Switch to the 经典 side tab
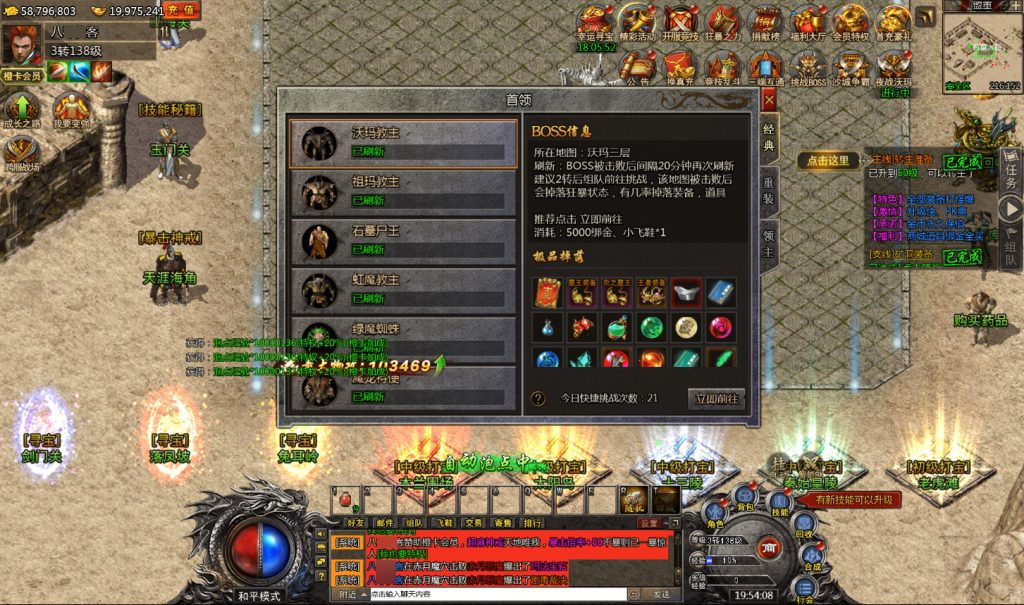Image resolution: width=1024 pixels, height=605 pixels. (x=769, y=138)
